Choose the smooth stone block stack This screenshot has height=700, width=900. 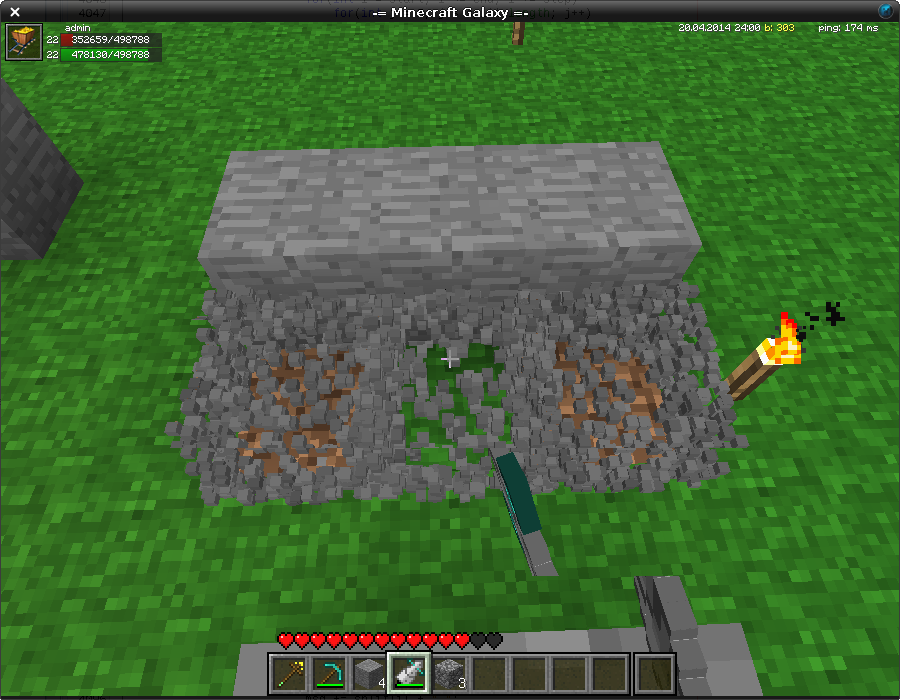[369, 672]
